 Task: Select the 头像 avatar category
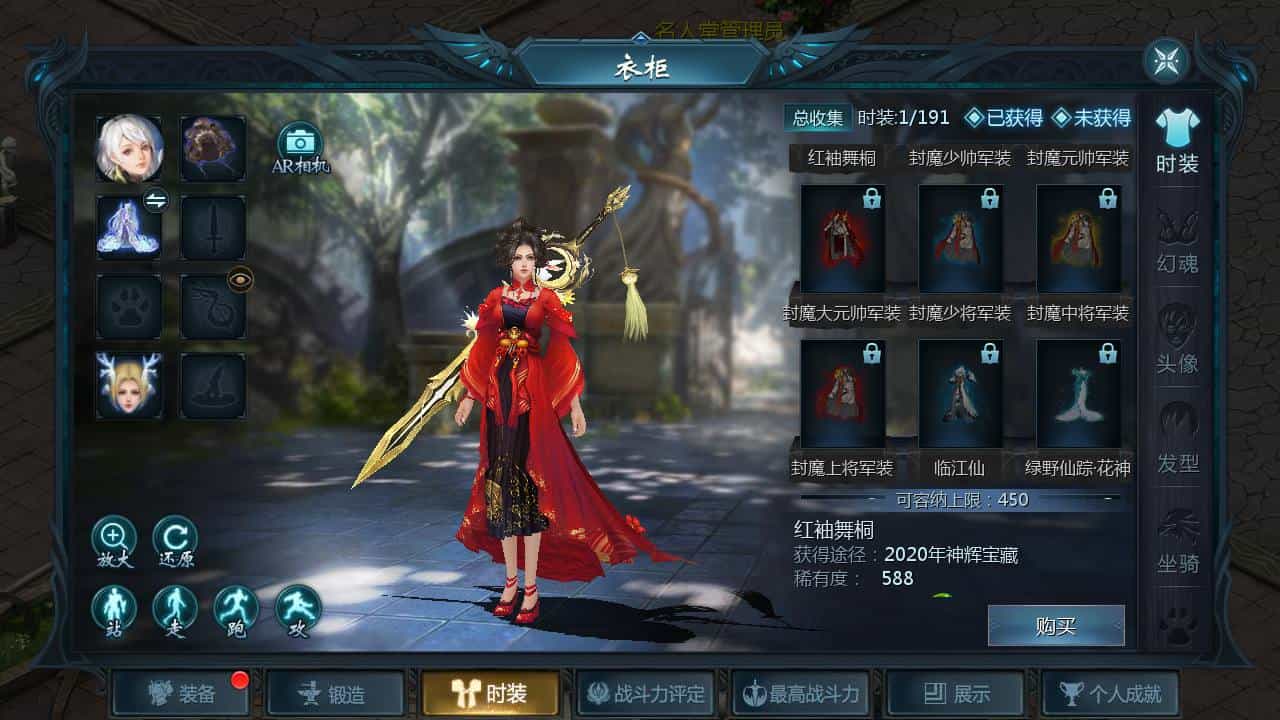tap(1177, 341)
